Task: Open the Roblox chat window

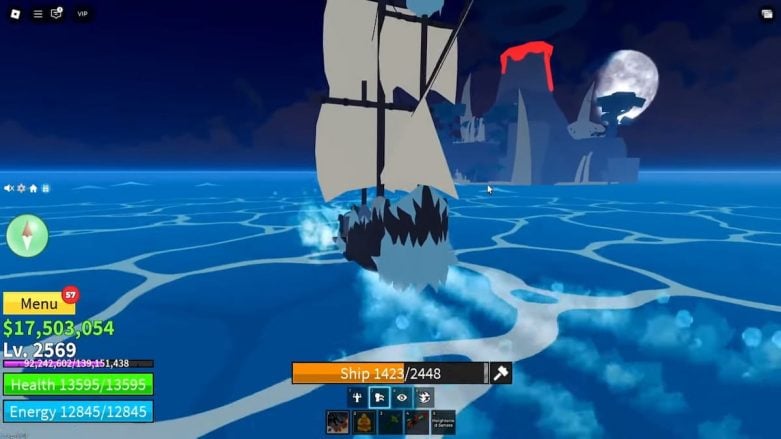Action: 57,14
